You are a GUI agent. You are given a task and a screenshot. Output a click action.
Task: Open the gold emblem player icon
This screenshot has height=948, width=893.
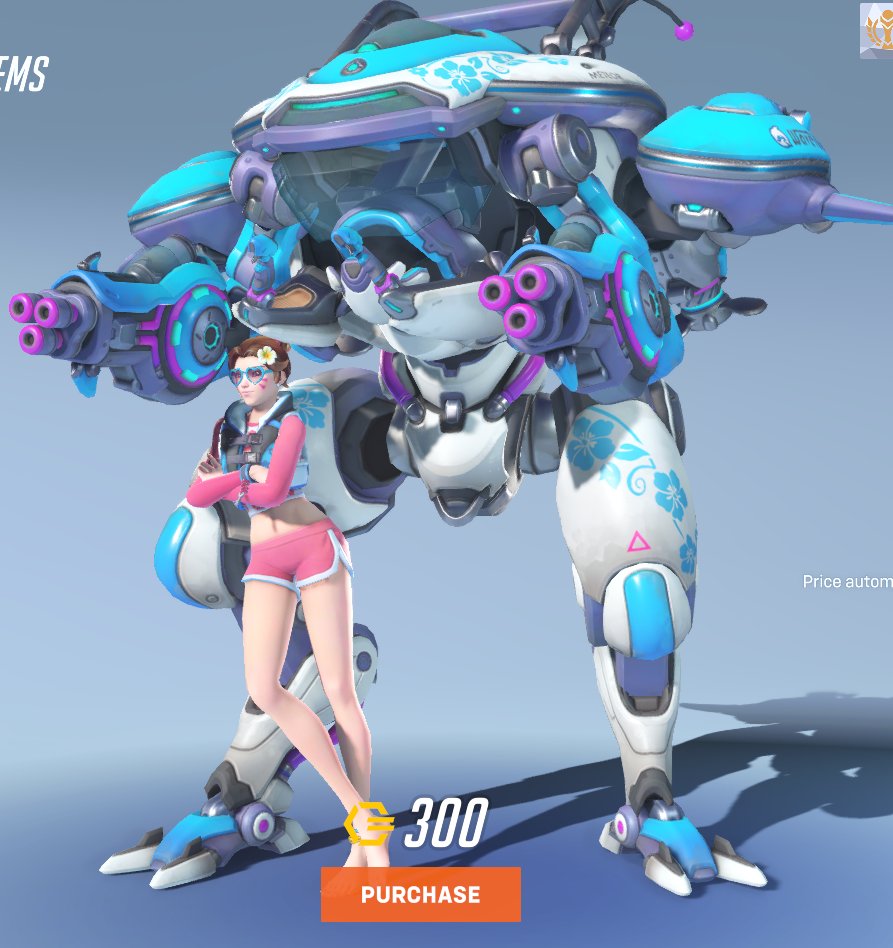[x=877, y=30]
